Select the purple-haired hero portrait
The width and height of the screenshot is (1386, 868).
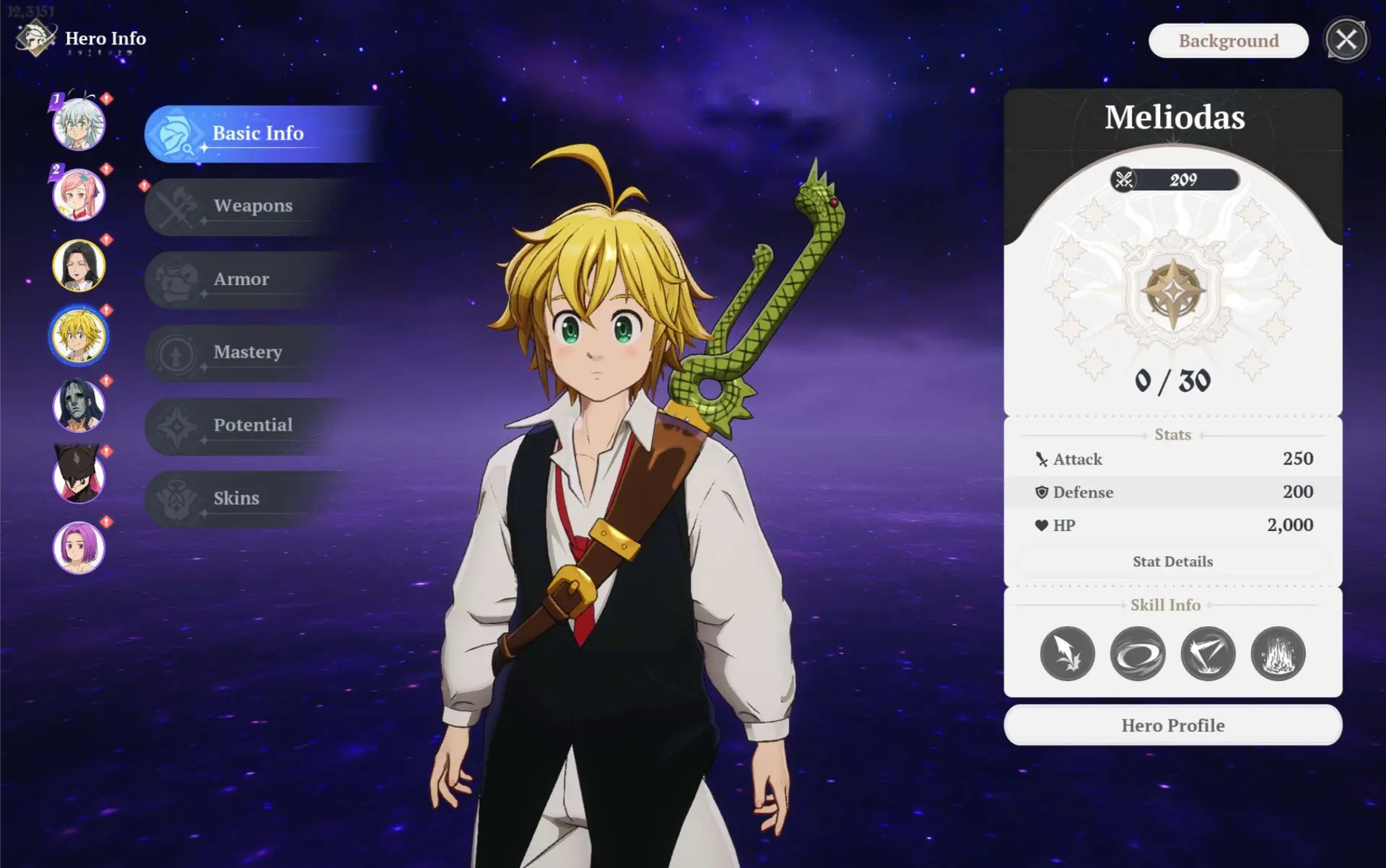point(79,548)
